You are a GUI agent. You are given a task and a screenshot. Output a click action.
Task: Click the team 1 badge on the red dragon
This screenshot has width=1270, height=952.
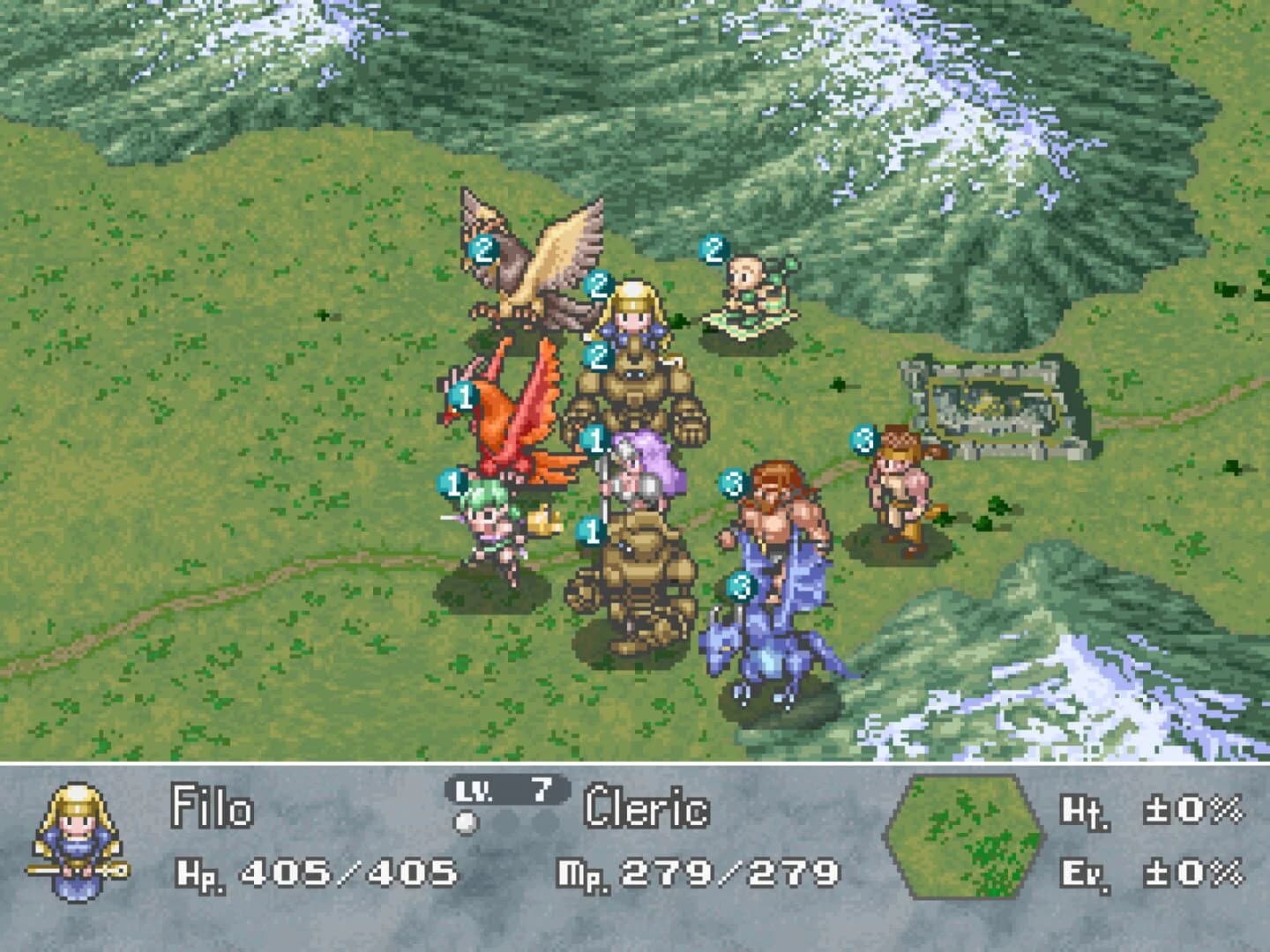click(462, 395)
